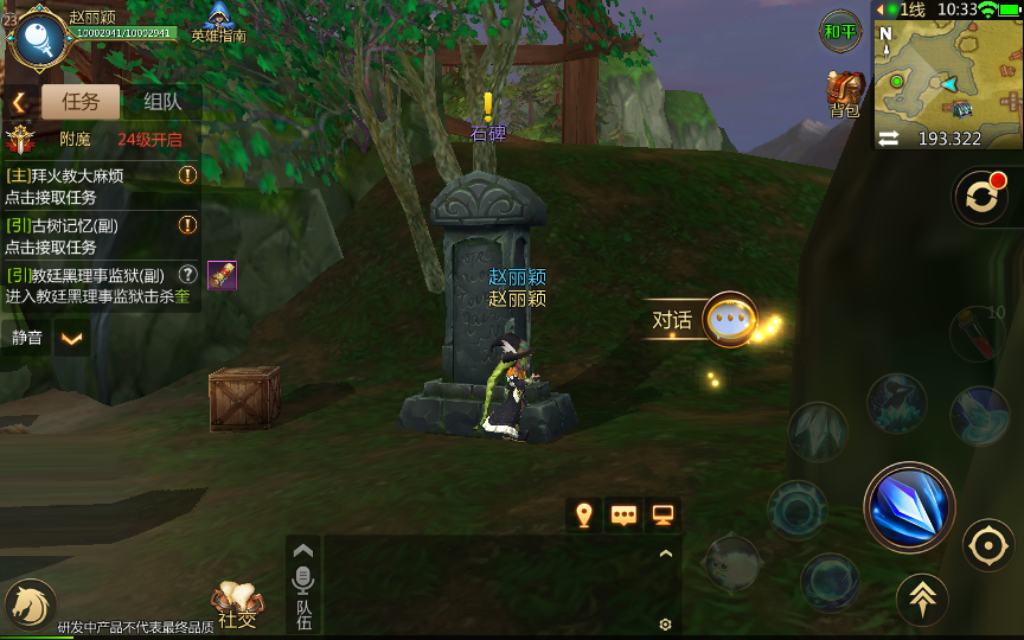
Task: Use the red health potion slot
Action: click(x=977, y=333)
